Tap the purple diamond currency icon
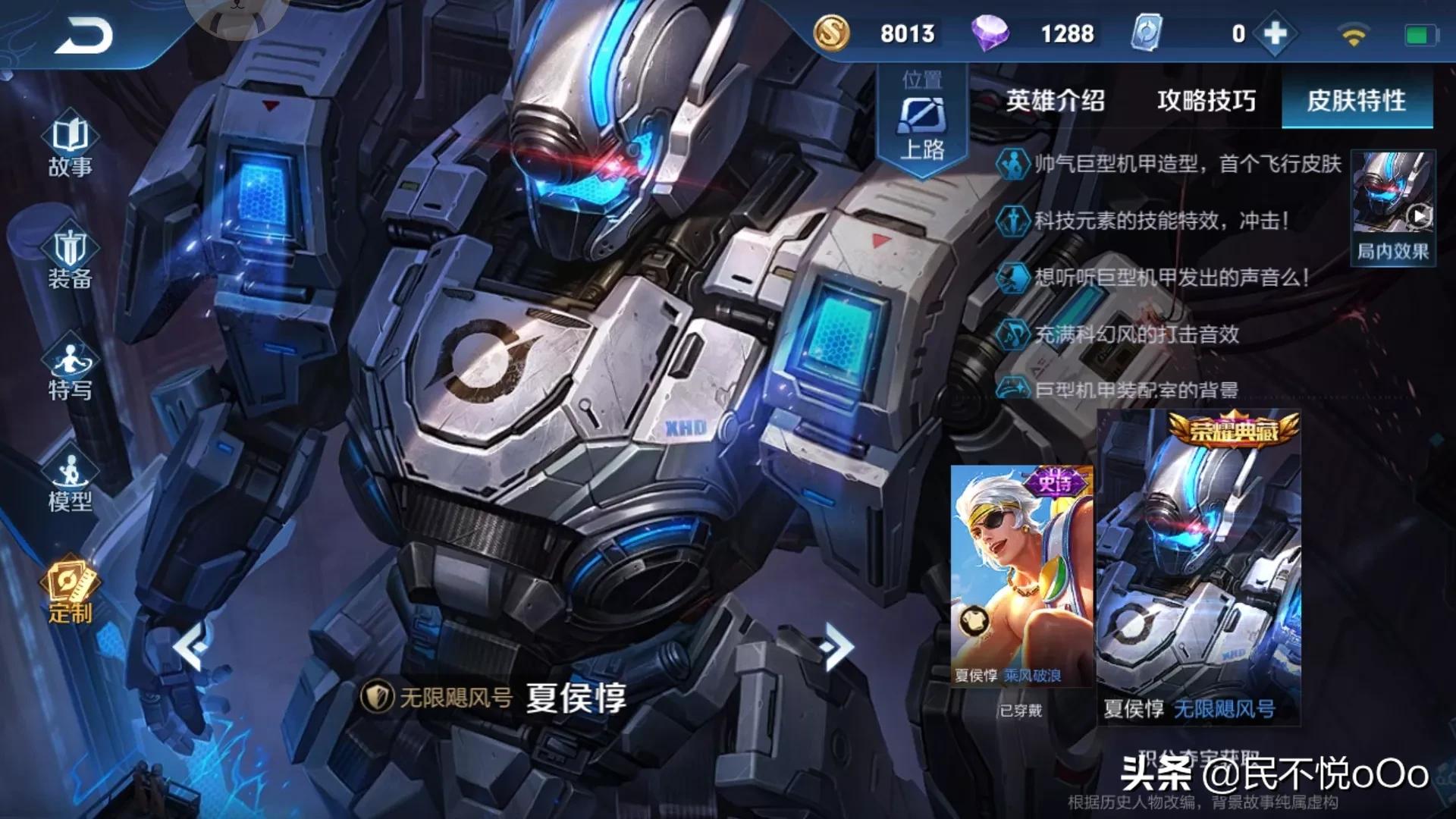 coord(990,33)
